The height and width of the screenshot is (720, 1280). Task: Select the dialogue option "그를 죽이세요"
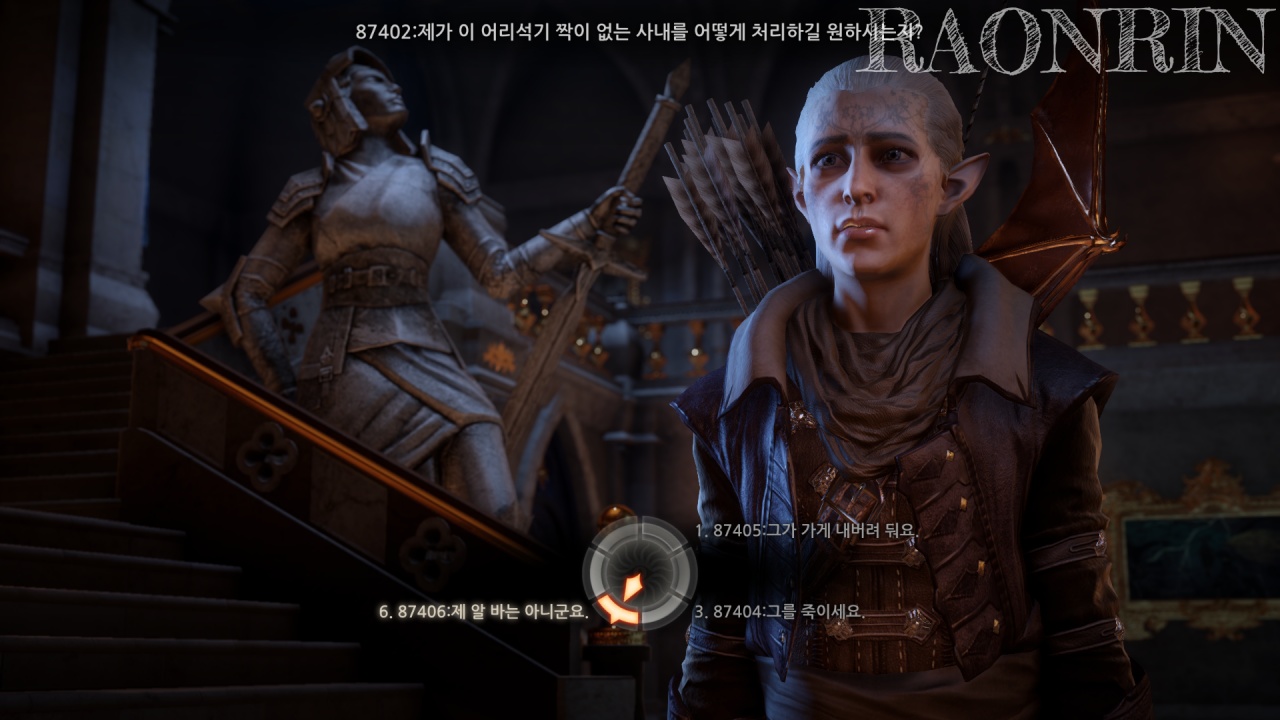[779, 611]
